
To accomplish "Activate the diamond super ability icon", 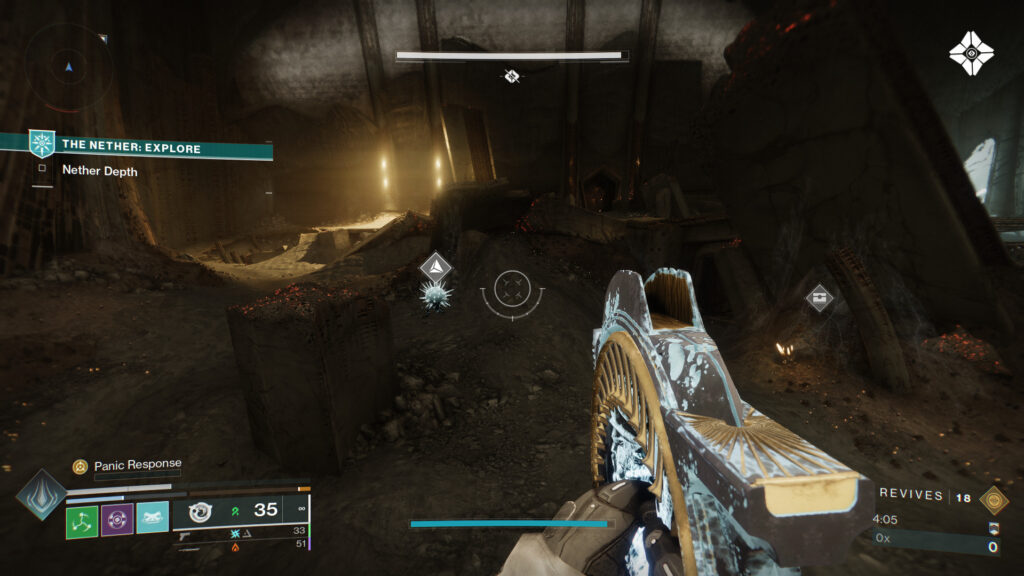I will coord(41,493).
